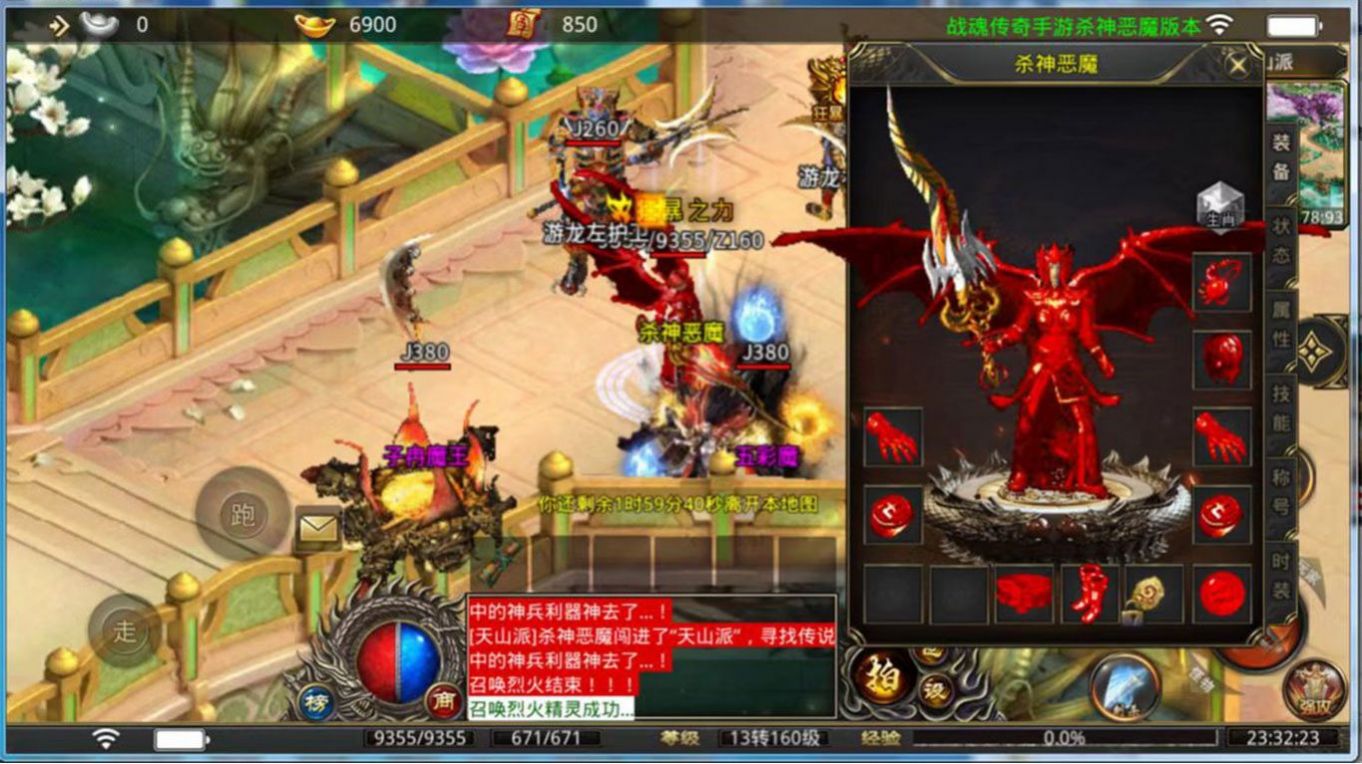The image size is (1362, 764).
Task: Open the mail envelope icon
Action: coord(318,530)
